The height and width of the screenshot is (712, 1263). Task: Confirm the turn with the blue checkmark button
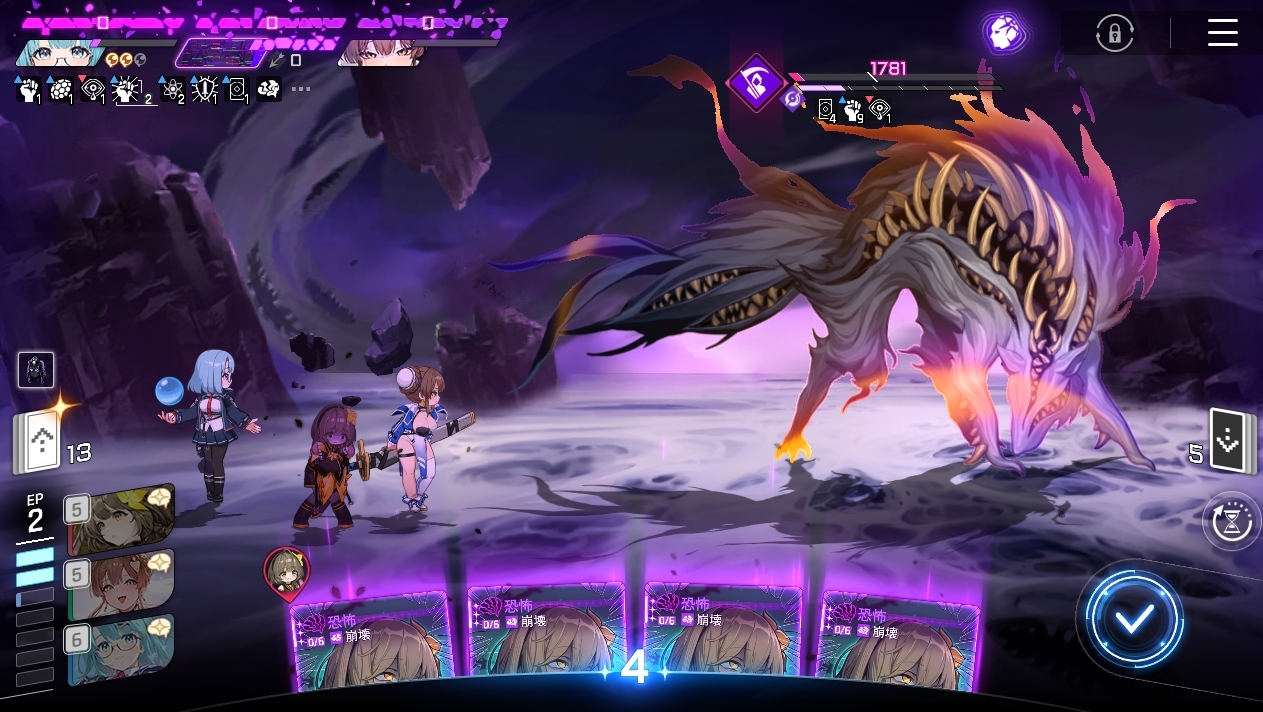pyautogui.click(x=1134, y=619)
